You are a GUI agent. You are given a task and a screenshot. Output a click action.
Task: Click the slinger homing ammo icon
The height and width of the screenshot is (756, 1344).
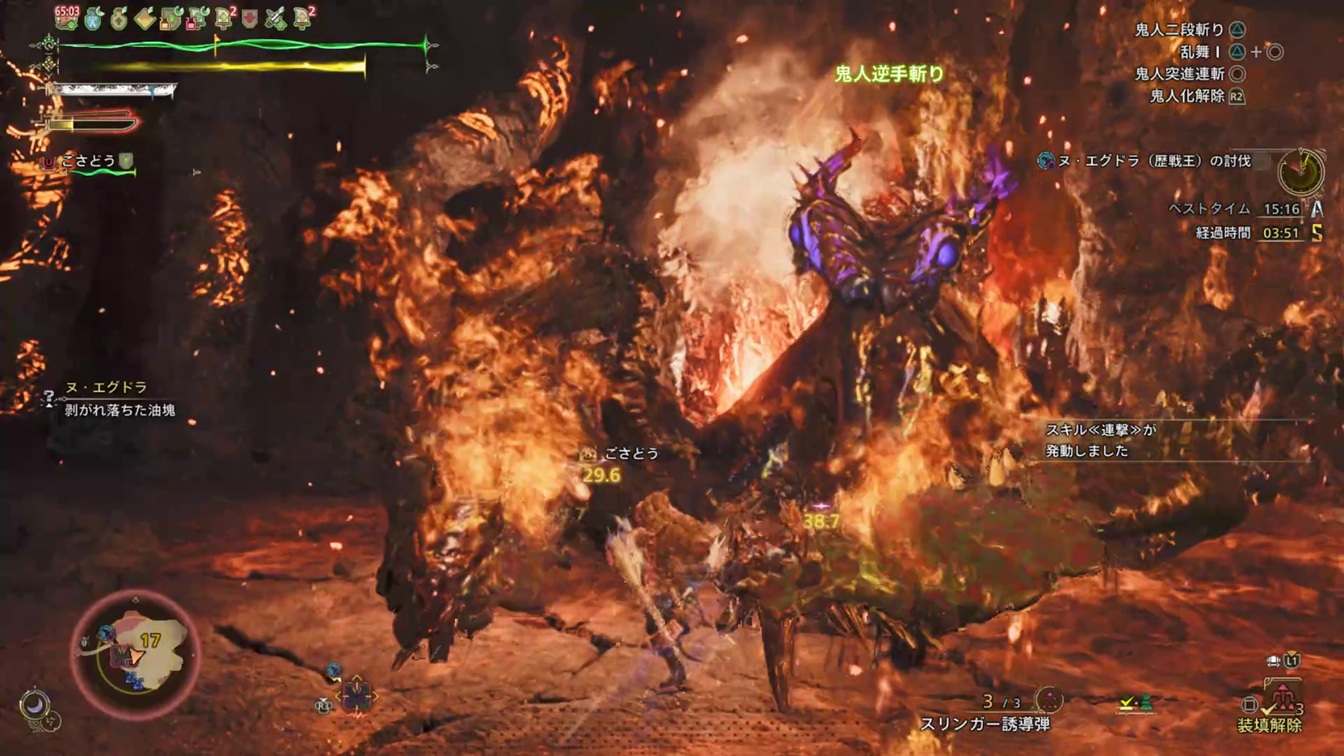[1048, 700]
